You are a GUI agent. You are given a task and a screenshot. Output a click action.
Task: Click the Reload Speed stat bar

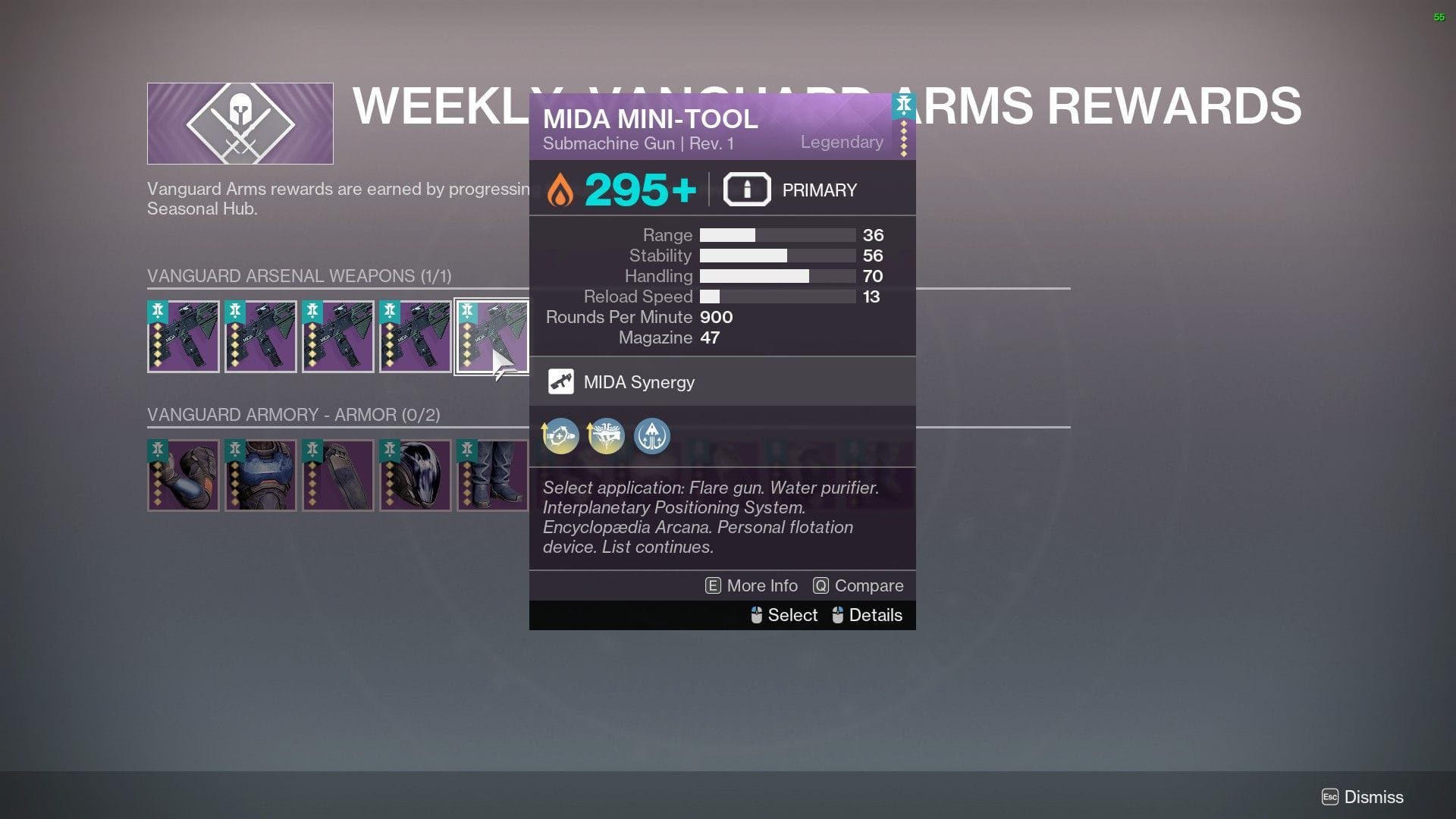pos(777,297)
